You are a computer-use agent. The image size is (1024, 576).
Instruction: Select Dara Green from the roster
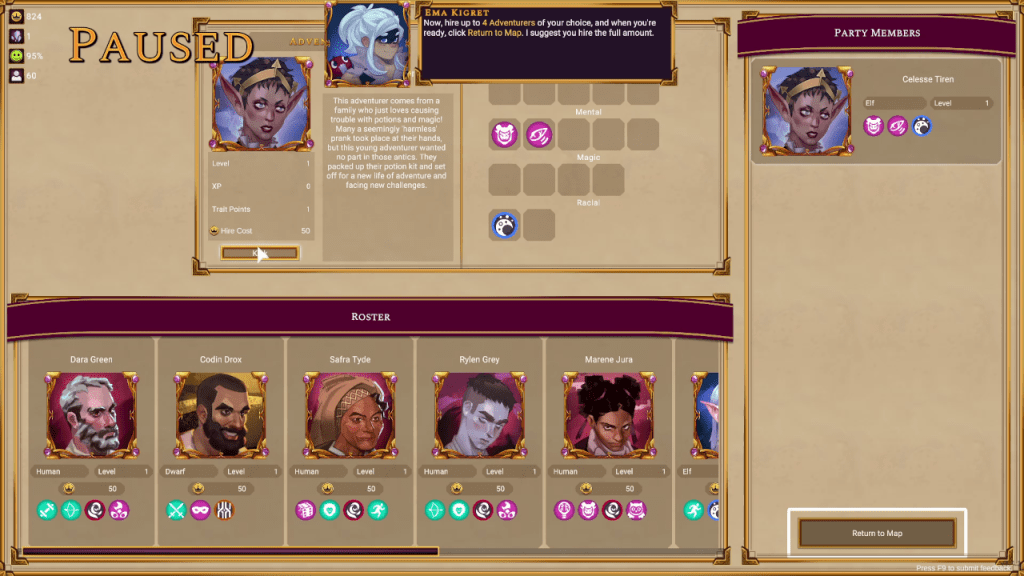(91, 414)
